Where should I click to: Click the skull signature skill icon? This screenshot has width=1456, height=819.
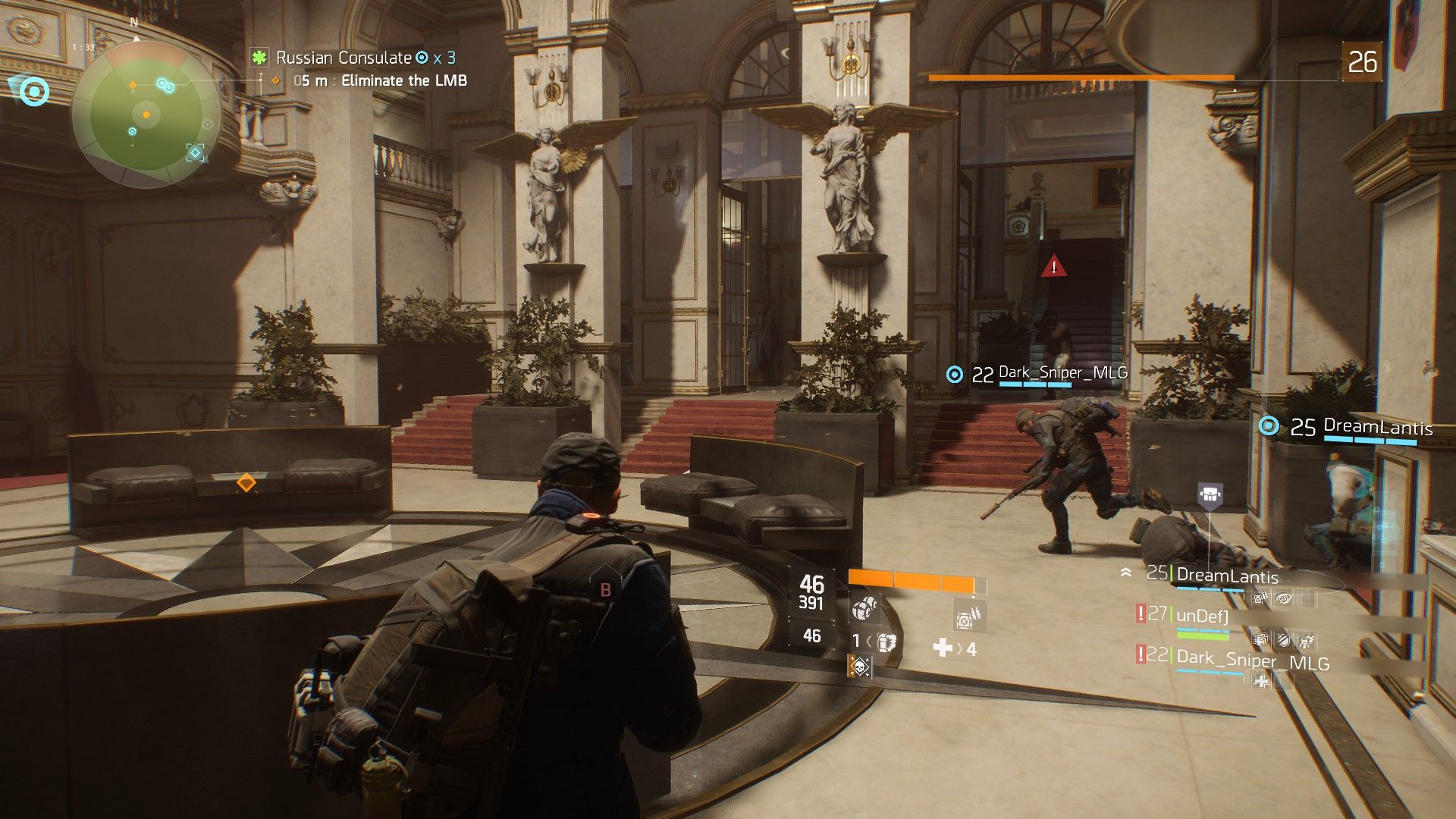click(x=859, y=667)
